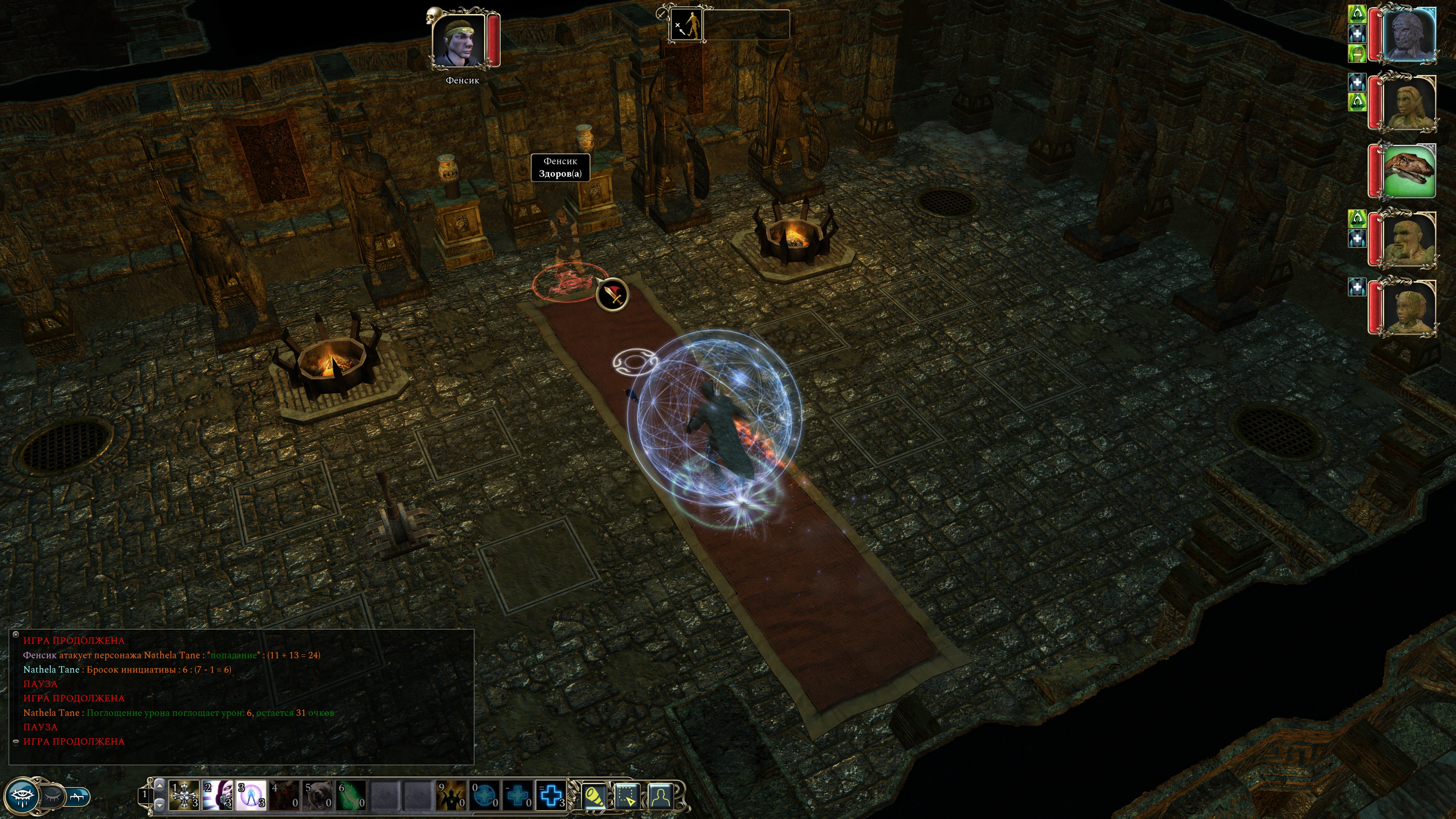Select the bull head ability in slot 4
The image size is (1456, 819).
[284, 795]
